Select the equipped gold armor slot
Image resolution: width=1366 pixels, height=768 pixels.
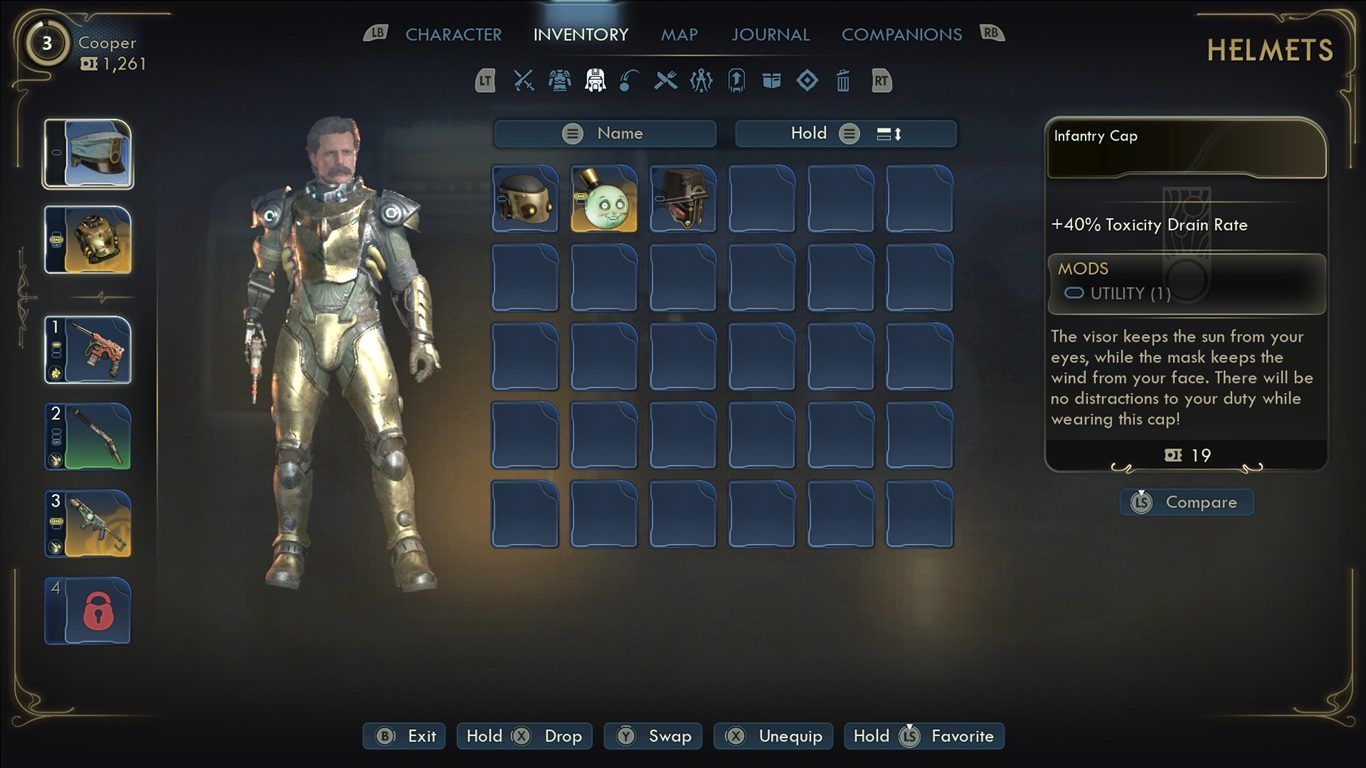click(x=88, y=240)
